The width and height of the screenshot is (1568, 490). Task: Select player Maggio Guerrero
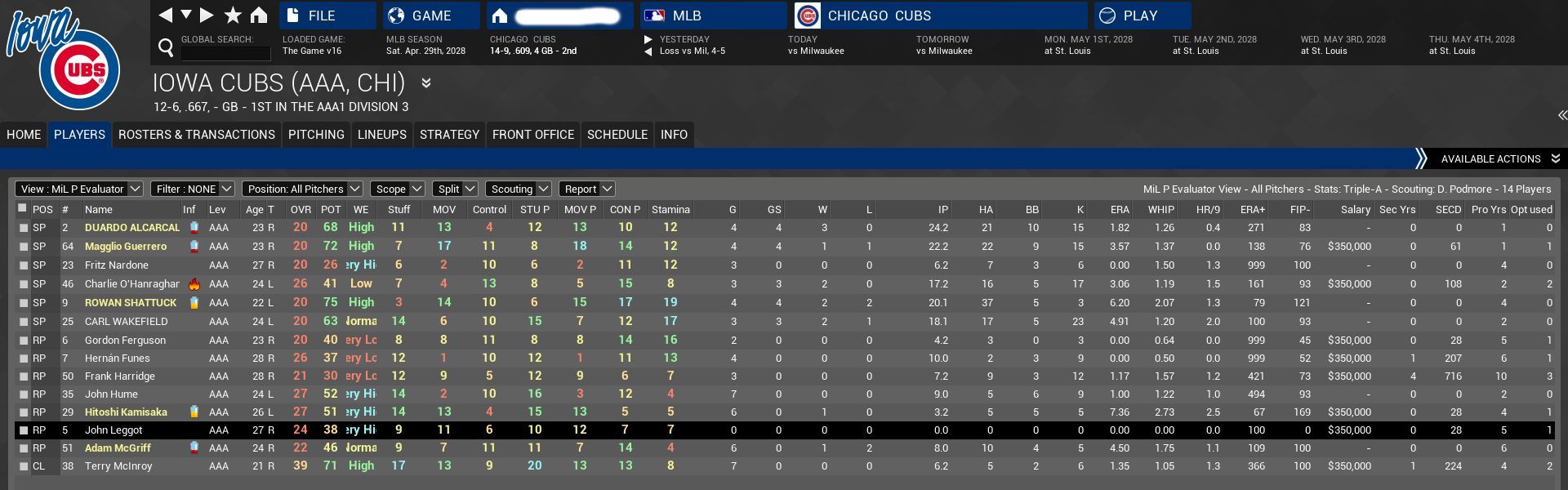126,246
